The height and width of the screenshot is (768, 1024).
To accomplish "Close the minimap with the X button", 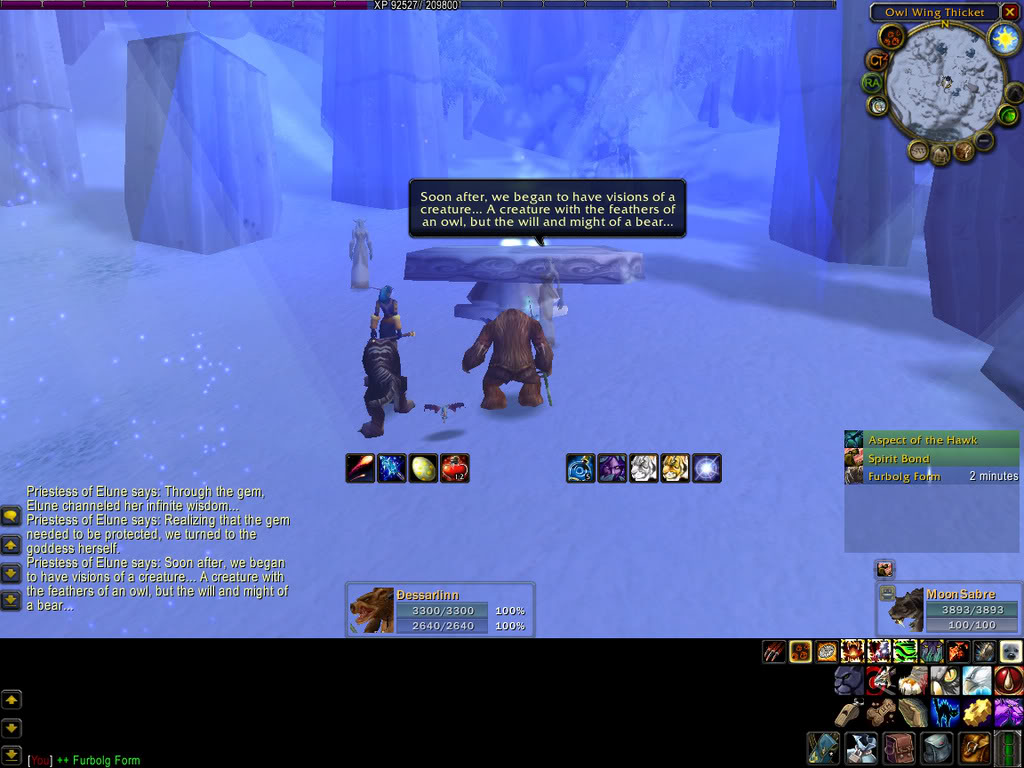I will tap(1009, 12).
